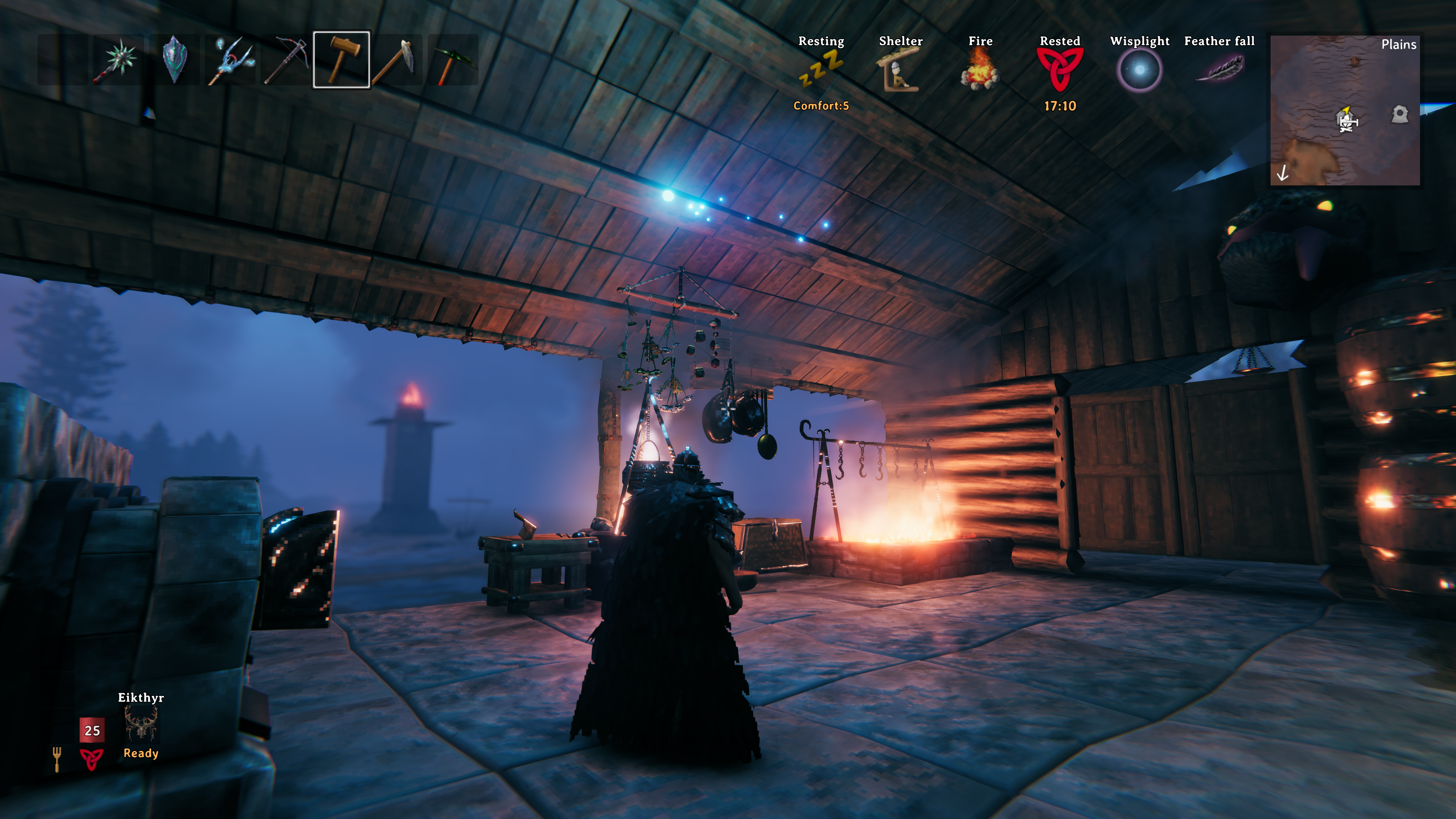
Task: Click the red Rested knot icon by health
Action: (91, 758)
